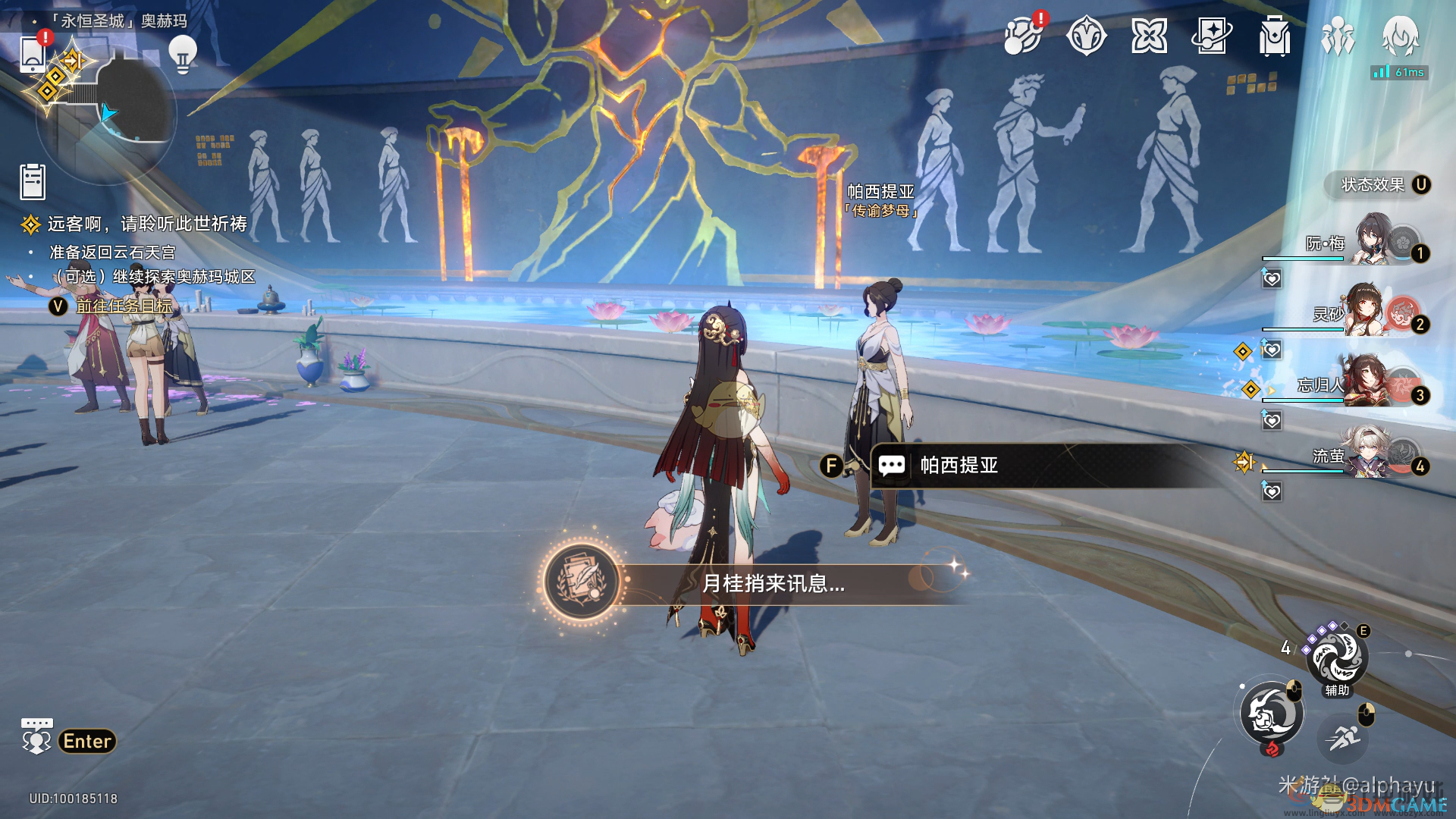Open the team lineup icon
This screenshot has height=819, width=1456.
[1337, 36]
